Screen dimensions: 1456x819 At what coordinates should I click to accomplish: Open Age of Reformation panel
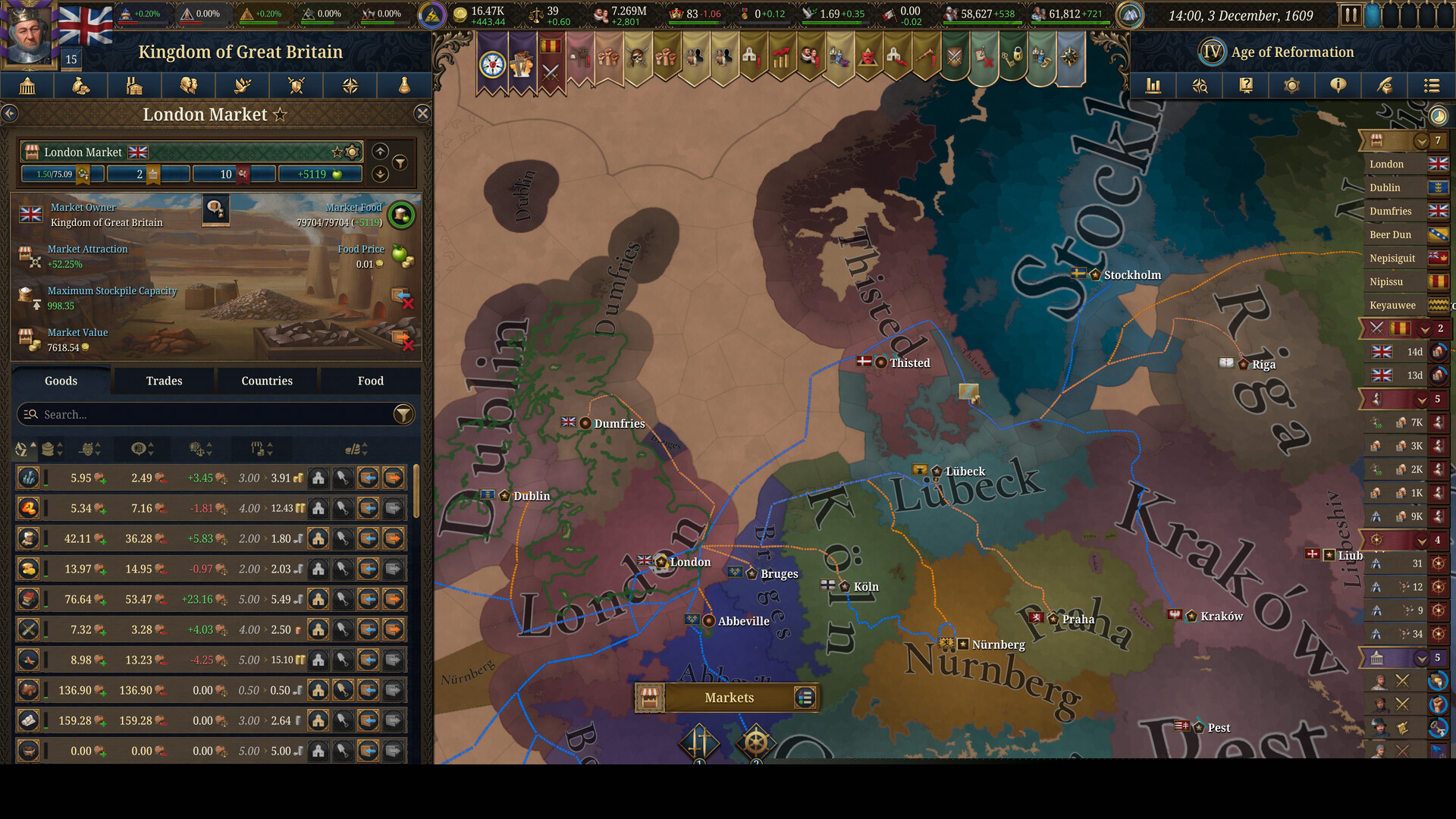[1291, 52]
